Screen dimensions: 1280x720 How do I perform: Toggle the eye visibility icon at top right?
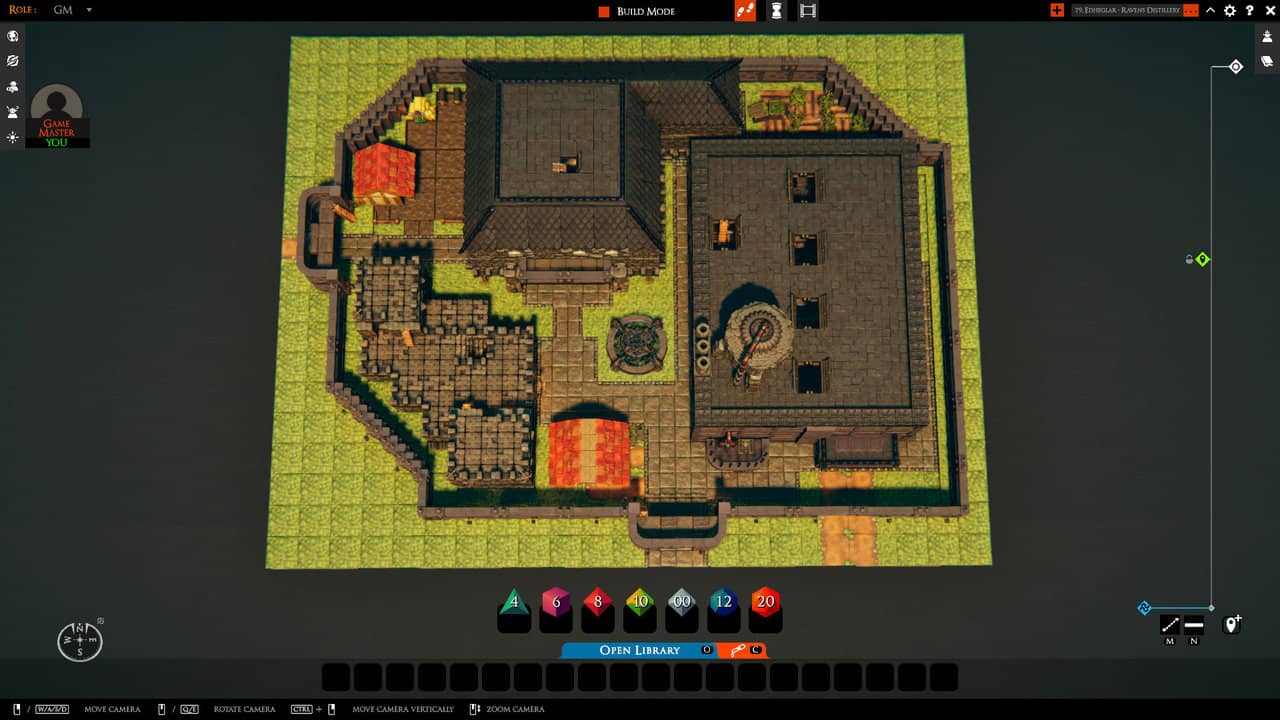pos(1266,38)
